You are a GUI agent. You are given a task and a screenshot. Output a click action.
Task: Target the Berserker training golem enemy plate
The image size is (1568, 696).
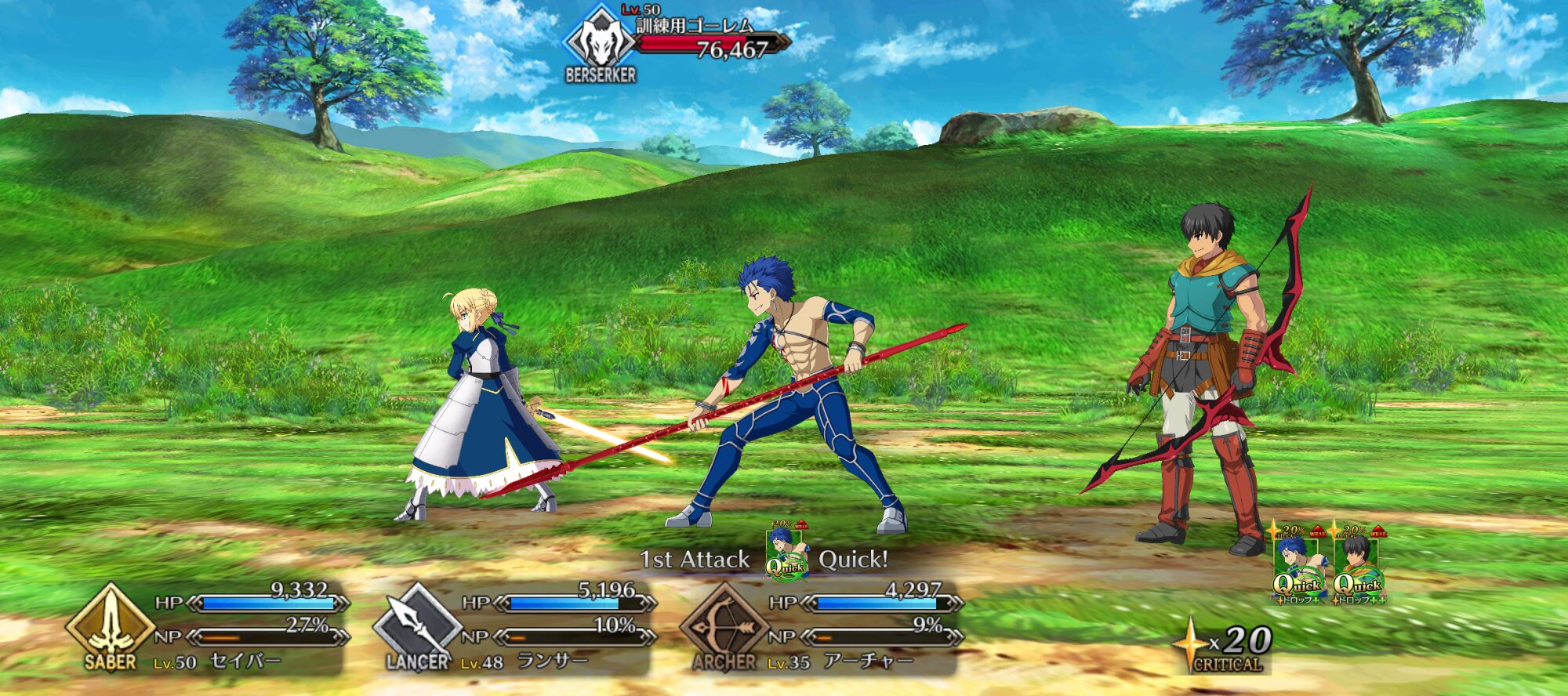[x=676, y=42]
